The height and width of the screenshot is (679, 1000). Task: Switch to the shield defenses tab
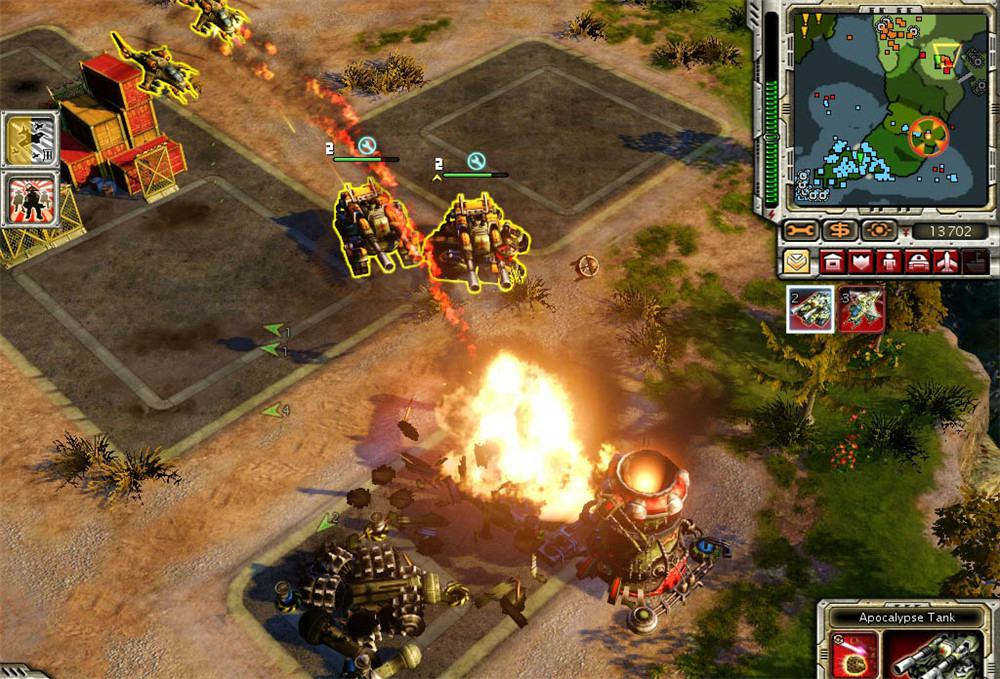point(860,264)
